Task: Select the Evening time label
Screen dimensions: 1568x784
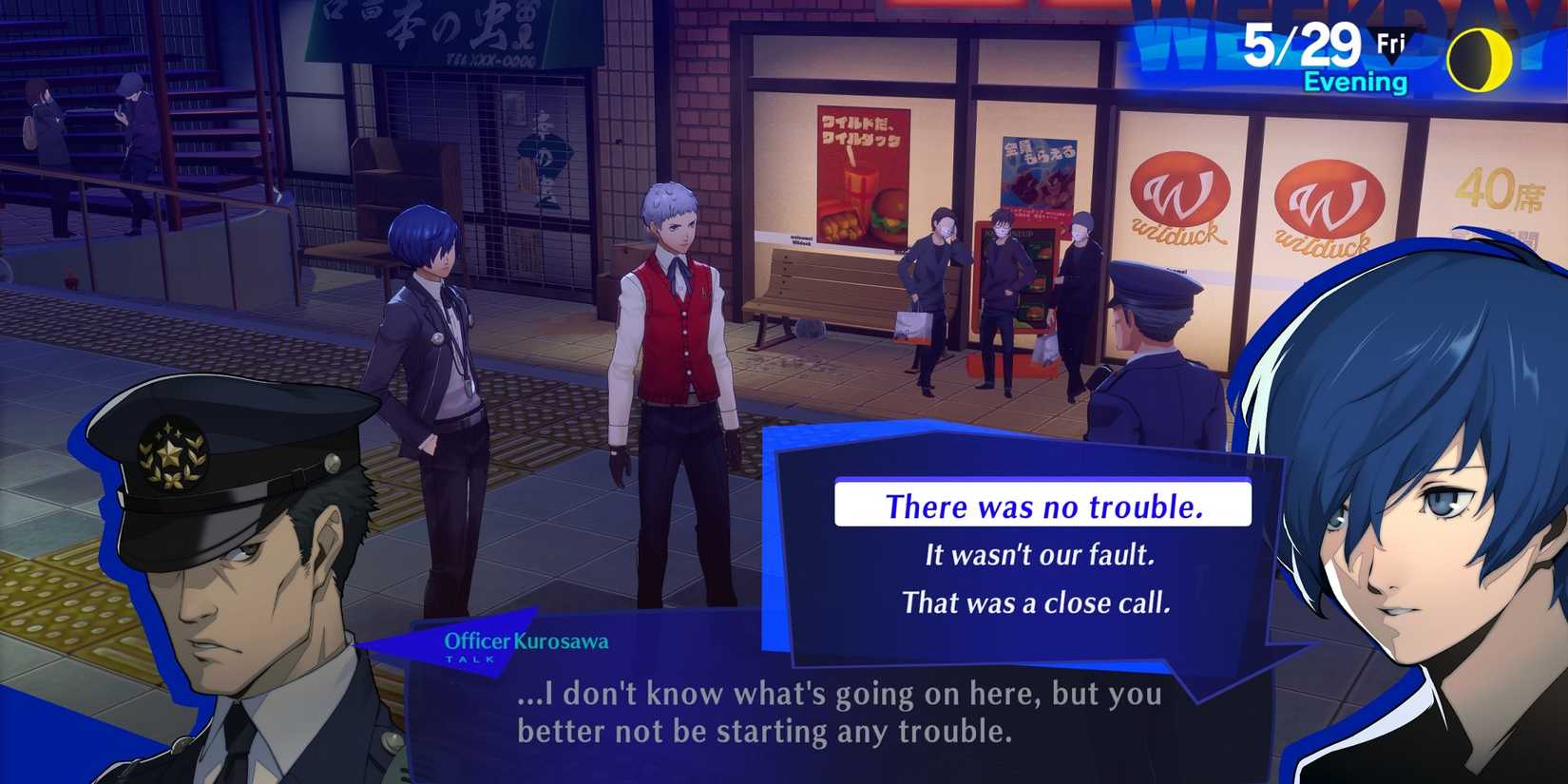Action: (x=1357, y=82)
